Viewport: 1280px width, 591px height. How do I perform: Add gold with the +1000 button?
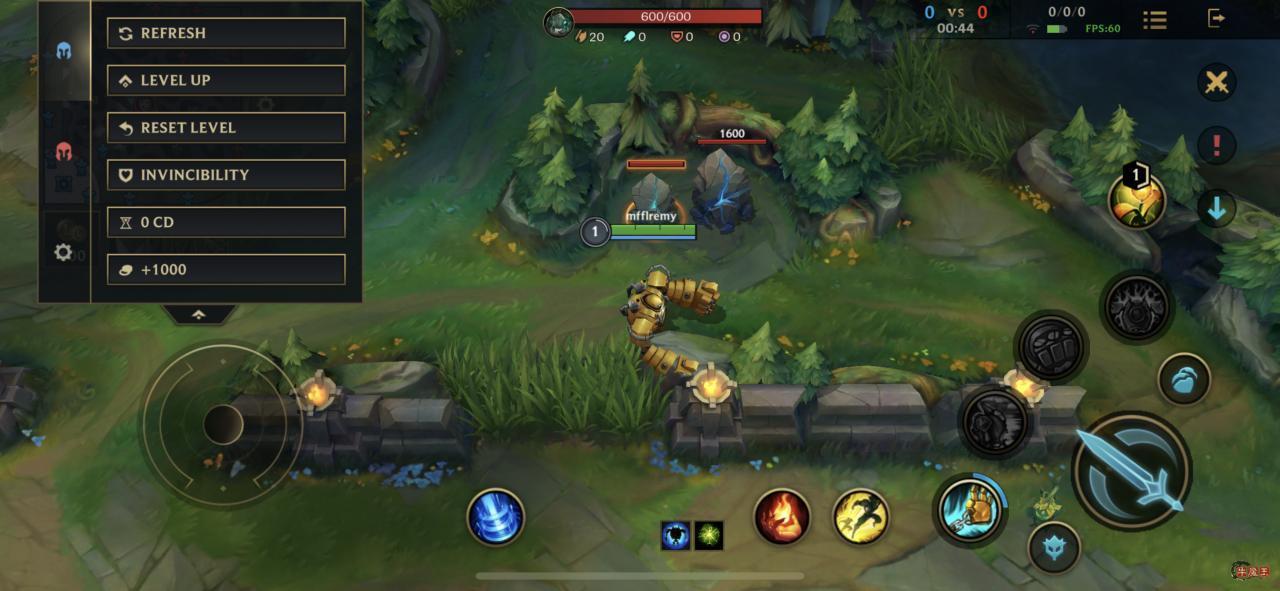(x=226, y=269)
